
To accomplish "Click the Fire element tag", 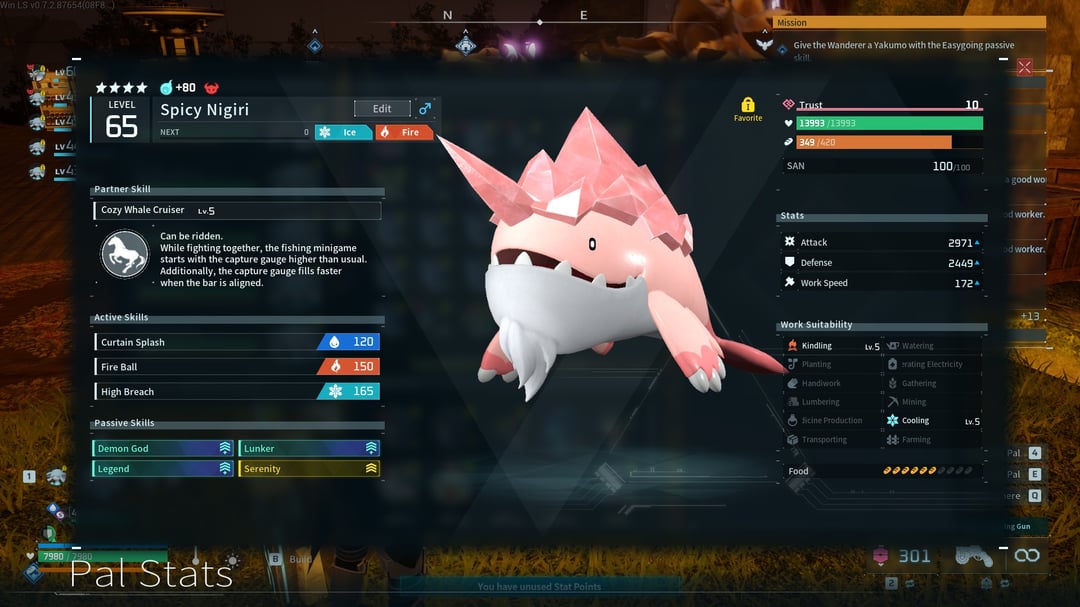I will point(405,132).
